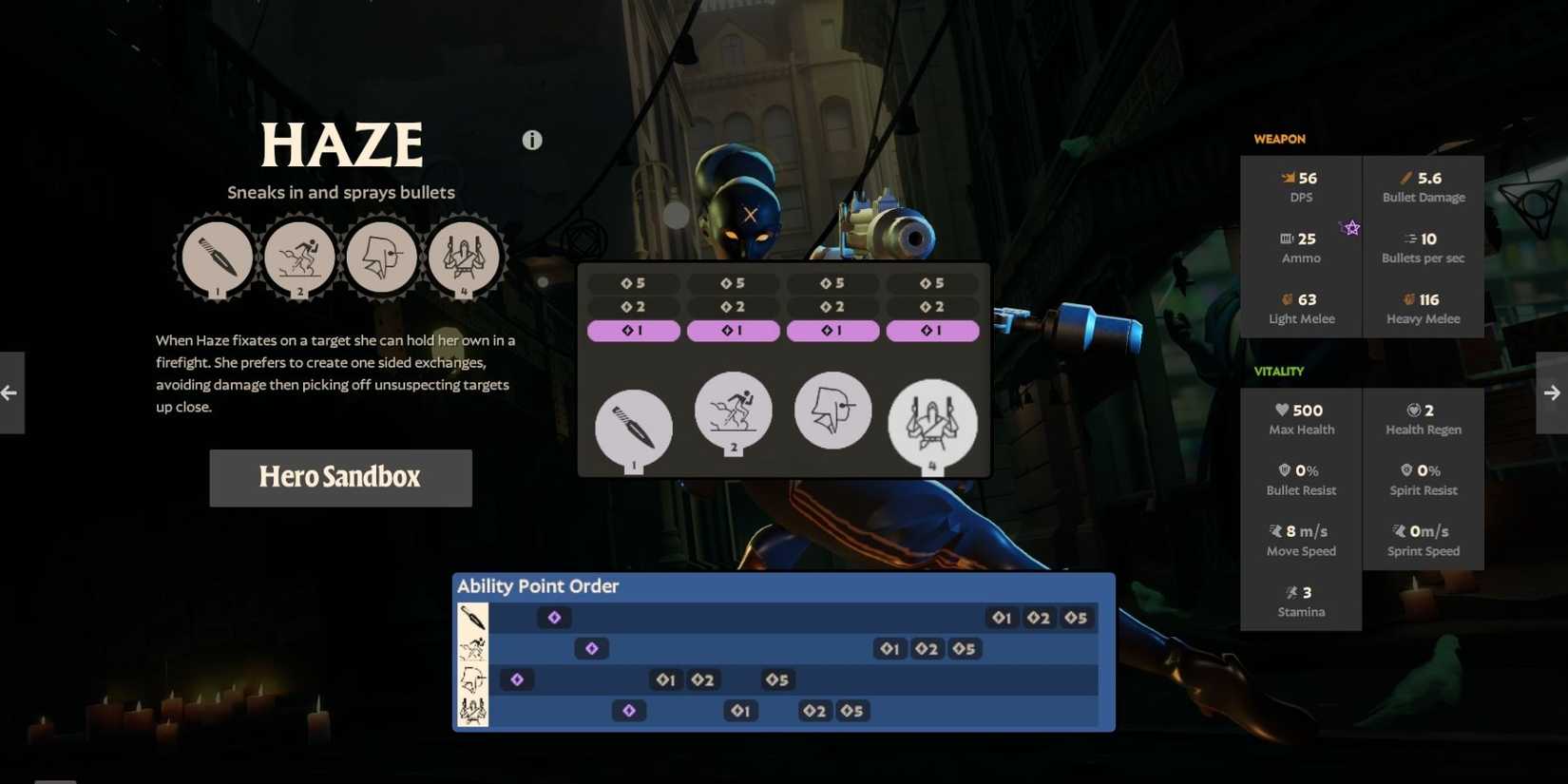Click the ◇5 marker on the Sleep Dagger timeline

1078,617
